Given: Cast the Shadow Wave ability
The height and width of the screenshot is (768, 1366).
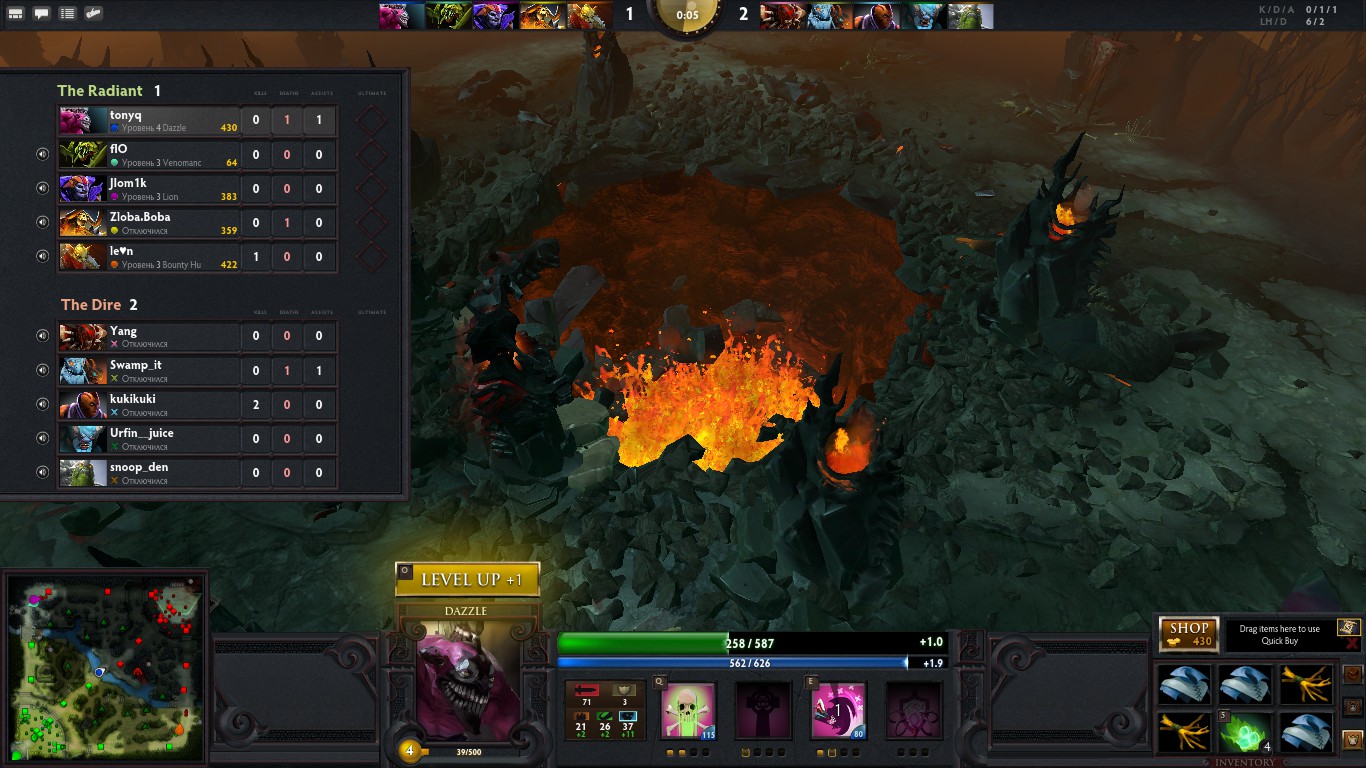Looking at the screenshot, I should pos(838,711).
